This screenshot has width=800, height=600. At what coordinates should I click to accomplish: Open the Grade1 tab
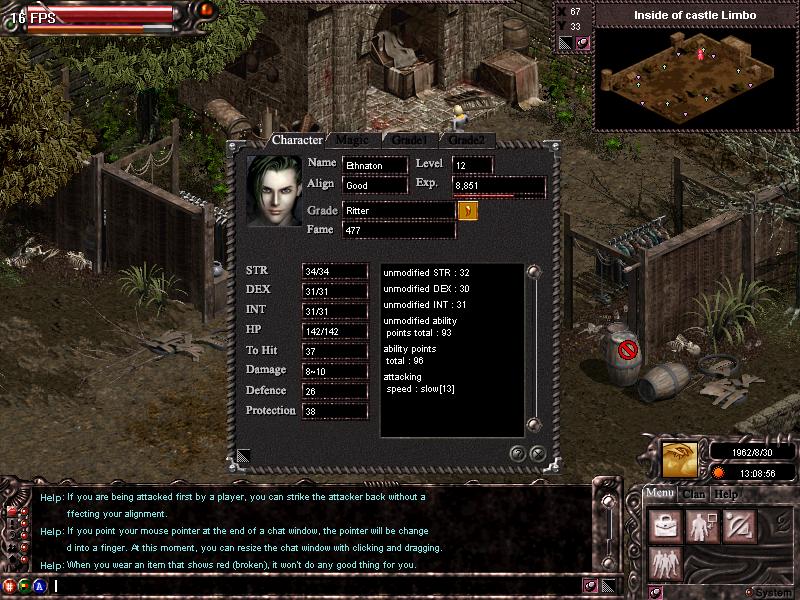(409, 140)
